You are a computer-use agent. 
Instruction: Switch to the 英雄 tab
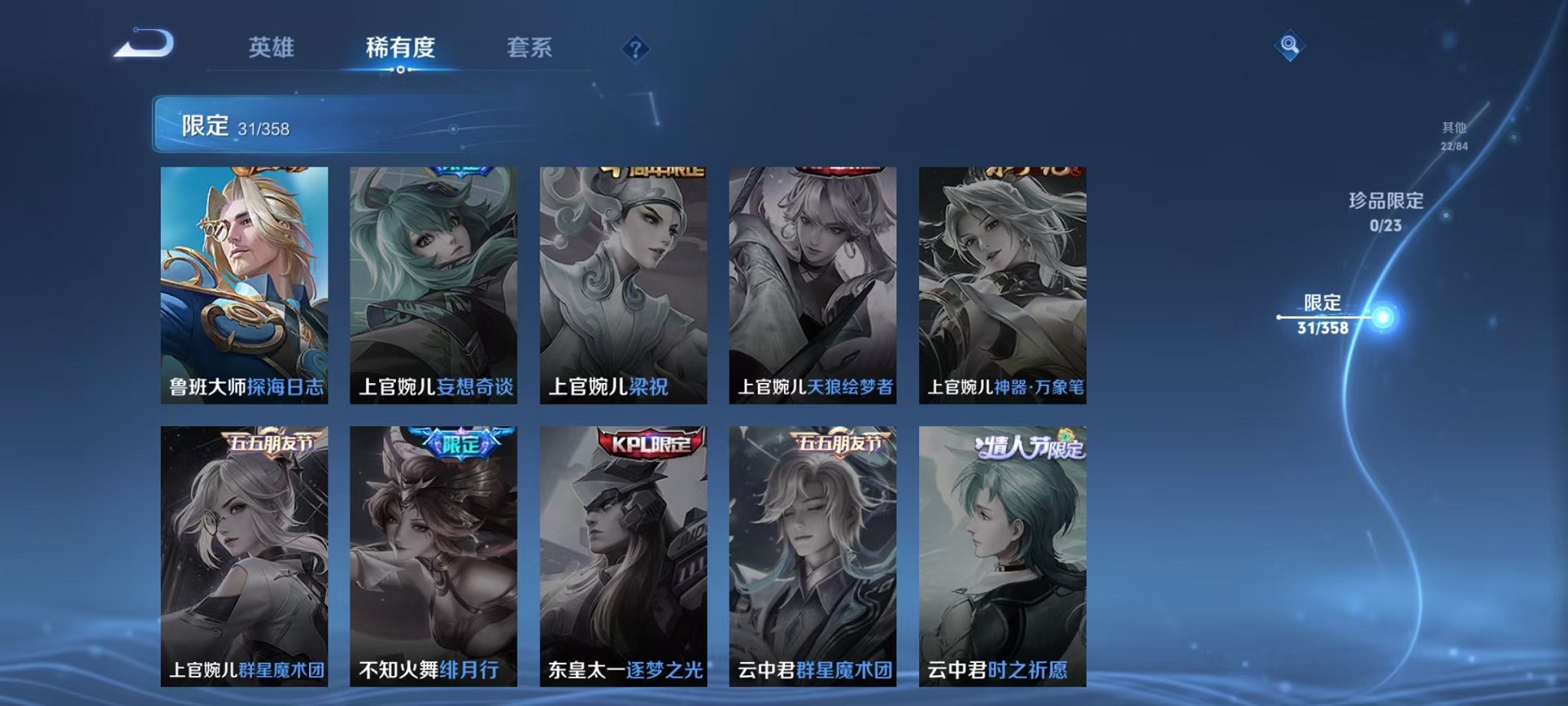tap(271, 46)
